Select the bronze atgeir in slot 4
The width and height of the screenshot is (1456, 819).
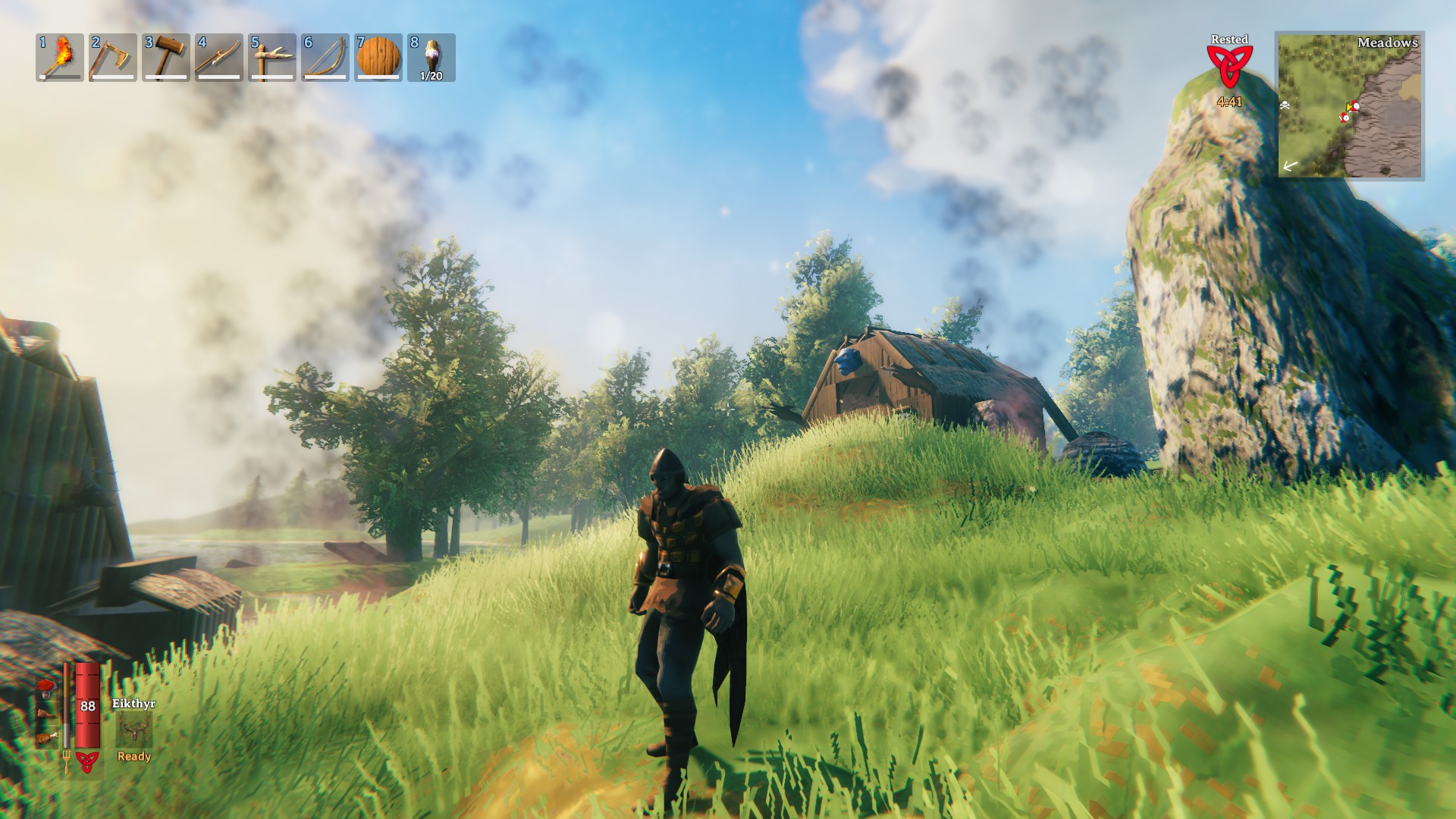[x=219, y=58]
